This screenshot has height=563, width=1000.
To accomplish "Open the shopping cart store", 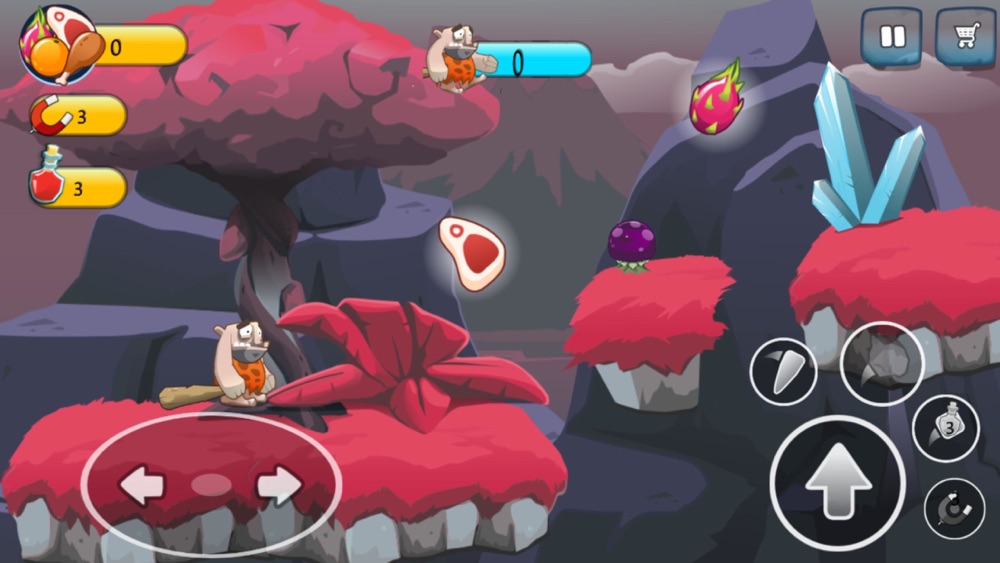I will coord(964,38).
